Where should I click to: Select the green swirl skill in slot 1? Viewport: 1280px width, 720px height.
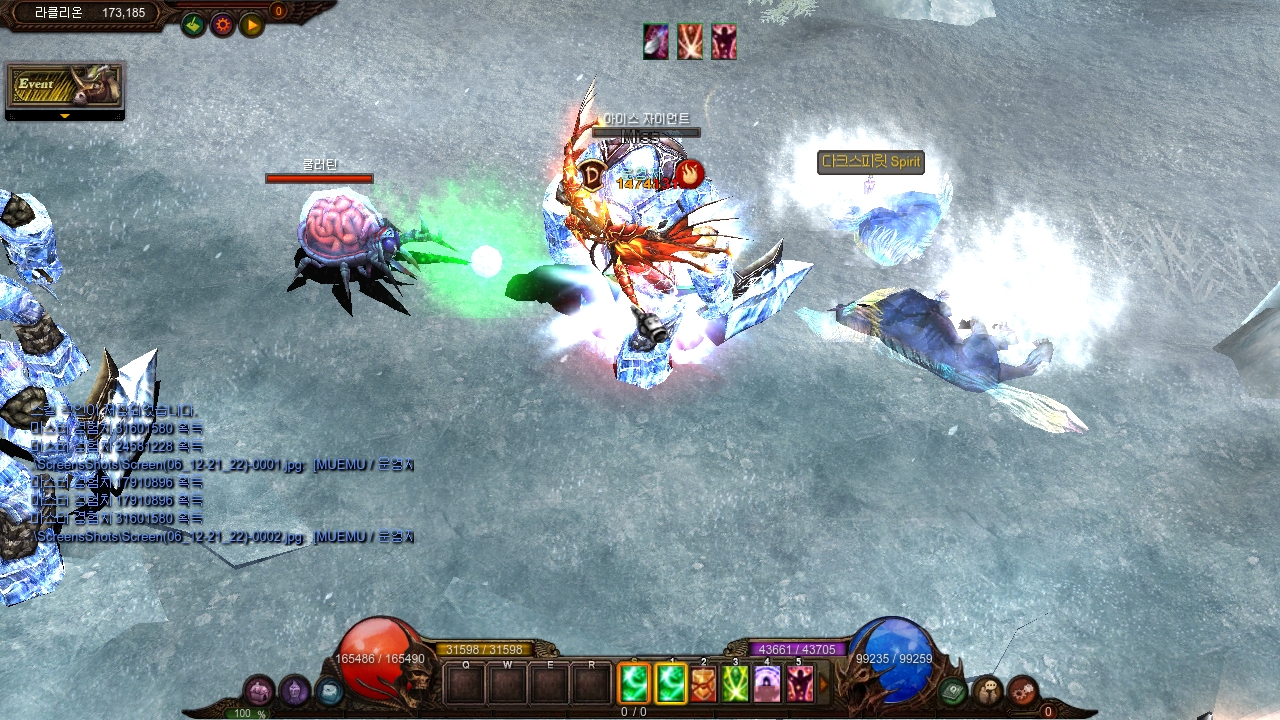point(669,684)
